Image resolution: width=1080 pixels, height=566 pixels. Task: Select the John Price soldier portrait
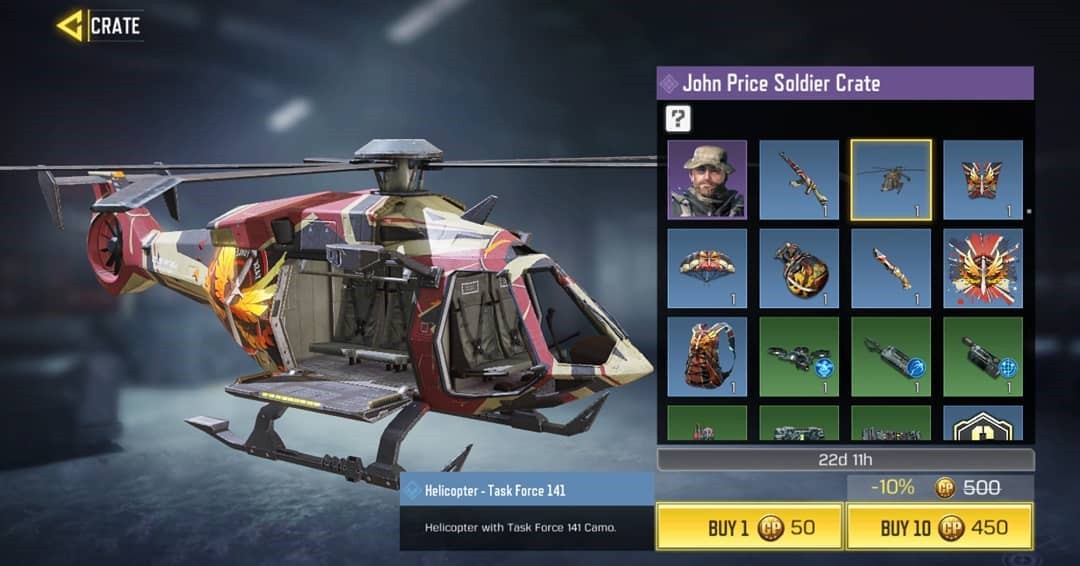(x=707, y=180)
